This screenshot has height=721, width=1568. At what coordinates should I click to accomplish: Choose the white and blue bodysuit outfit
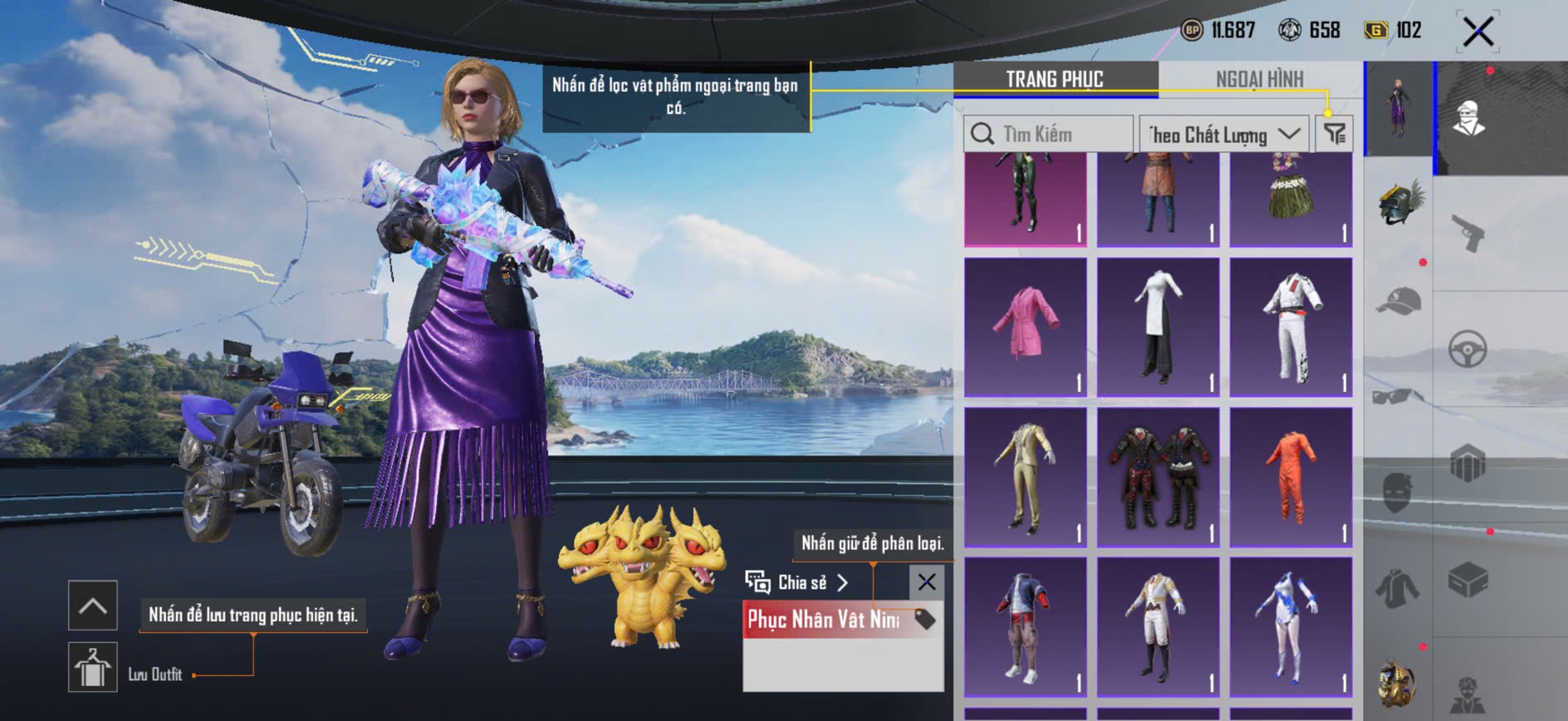(x=1291, y=627)
